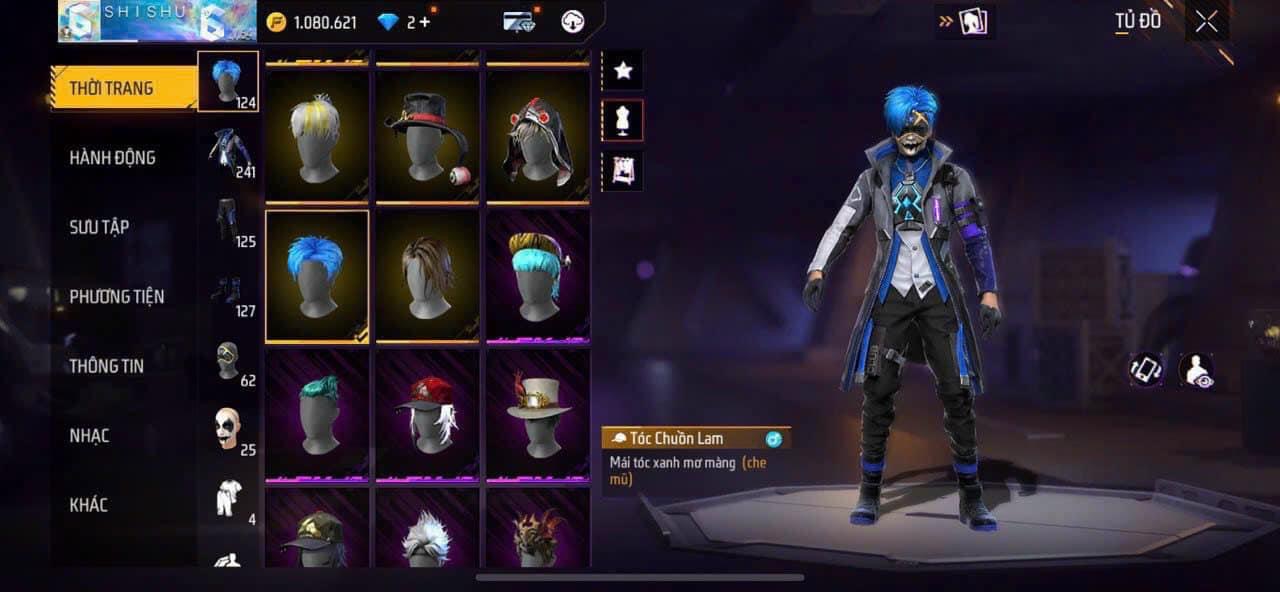Image resolution: width=1280 pixels, height=592 pixels.
Task: Open the Sưu Tập section
Action: click(x=99, y=227)
